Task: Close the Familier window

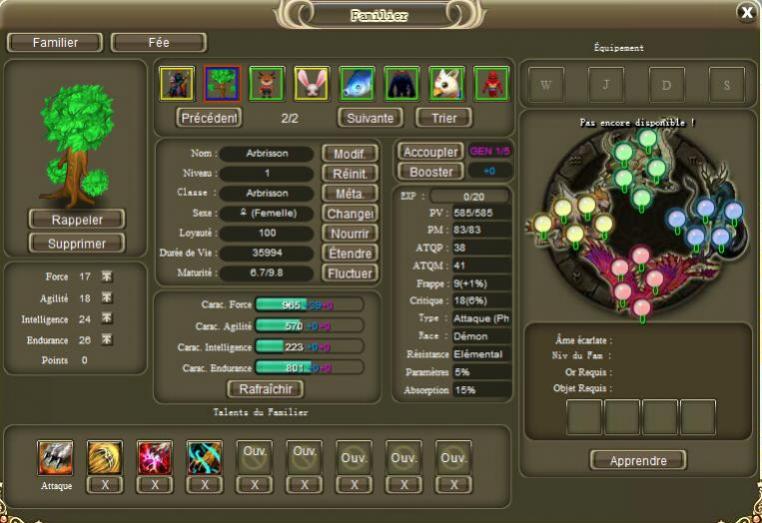Action: coord(746,12)
